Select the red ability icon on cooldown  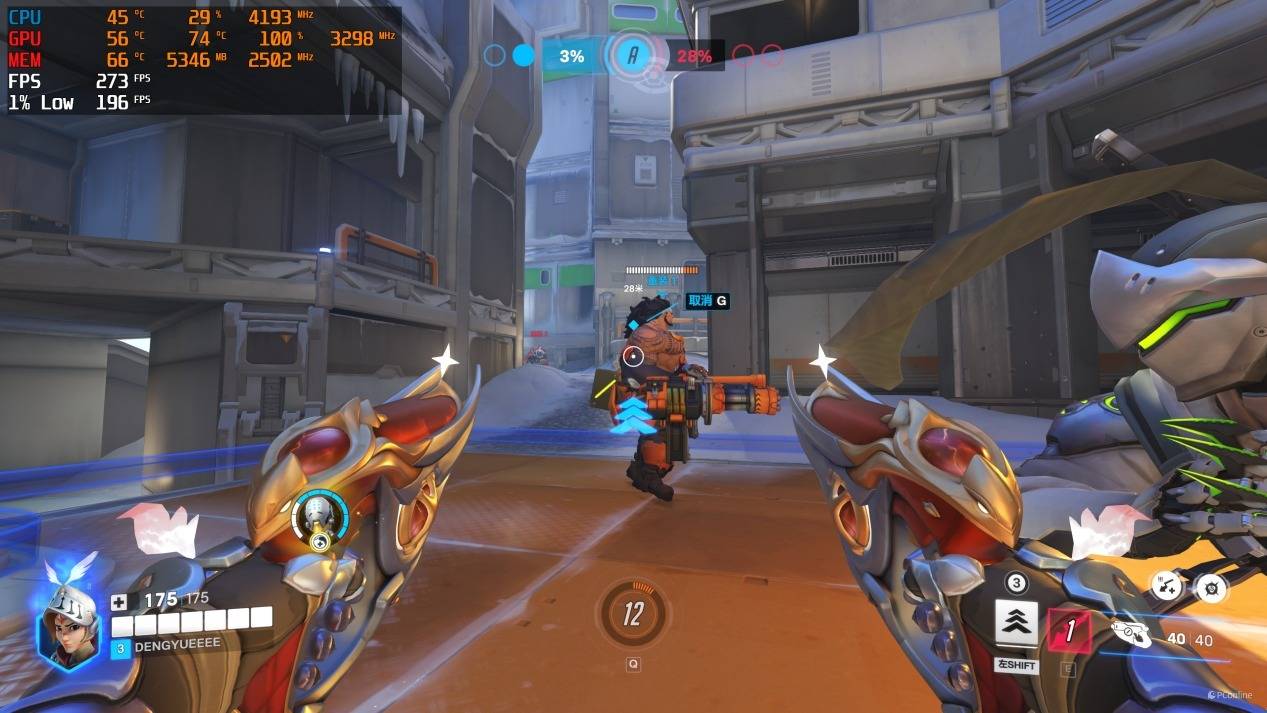coord(1068,630)
